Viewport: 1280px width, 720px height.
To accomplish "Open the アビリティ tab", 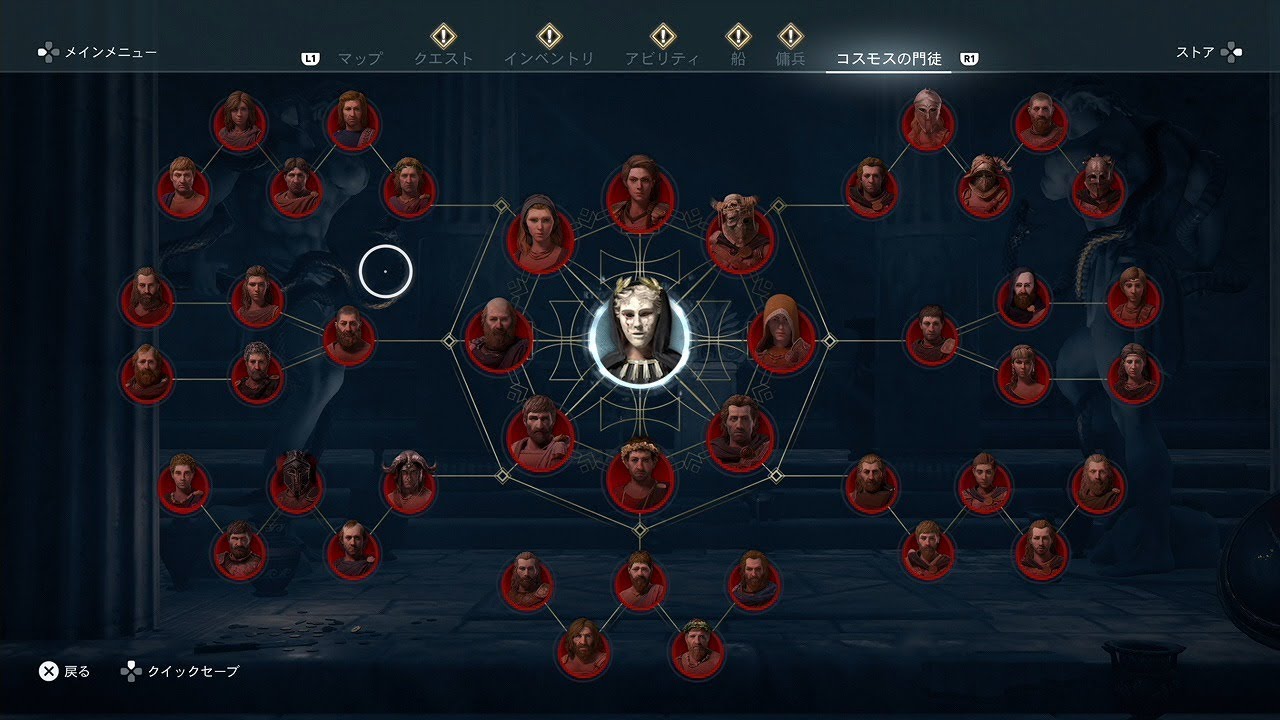I will (662, 59).
